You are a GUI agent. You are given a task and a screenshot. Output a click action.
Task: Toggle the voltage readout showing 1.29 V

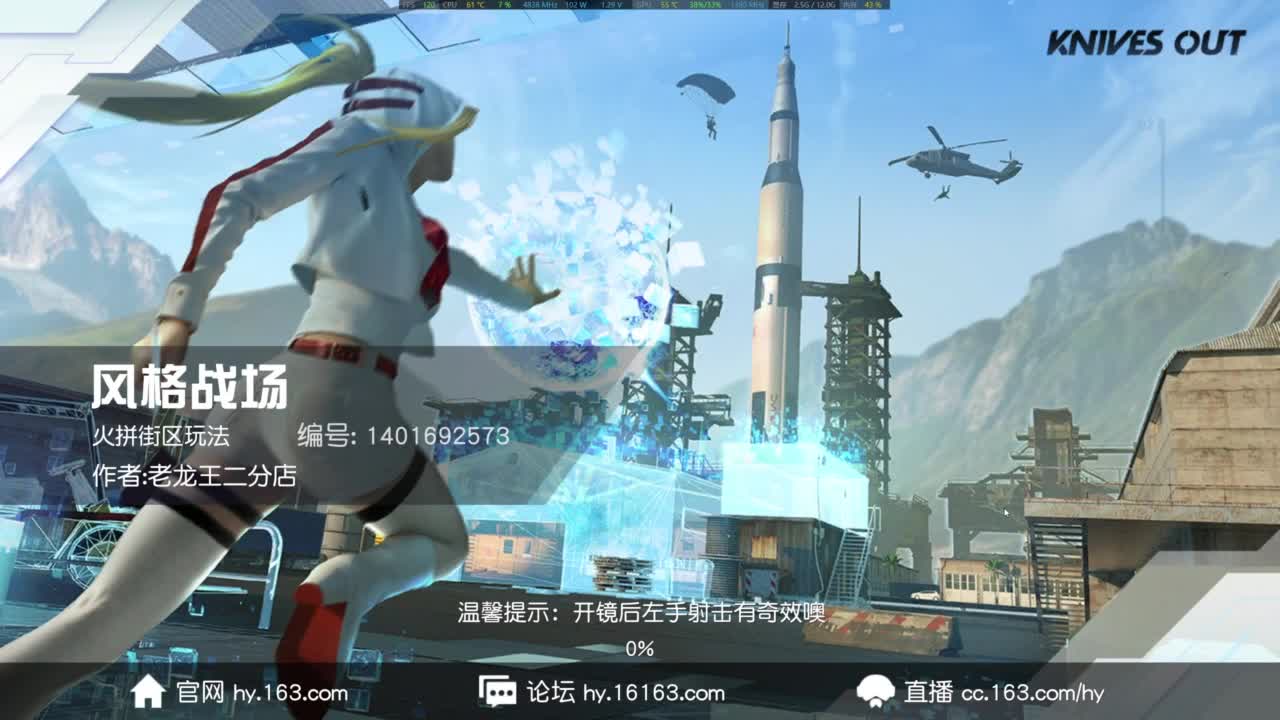(612, 6)
